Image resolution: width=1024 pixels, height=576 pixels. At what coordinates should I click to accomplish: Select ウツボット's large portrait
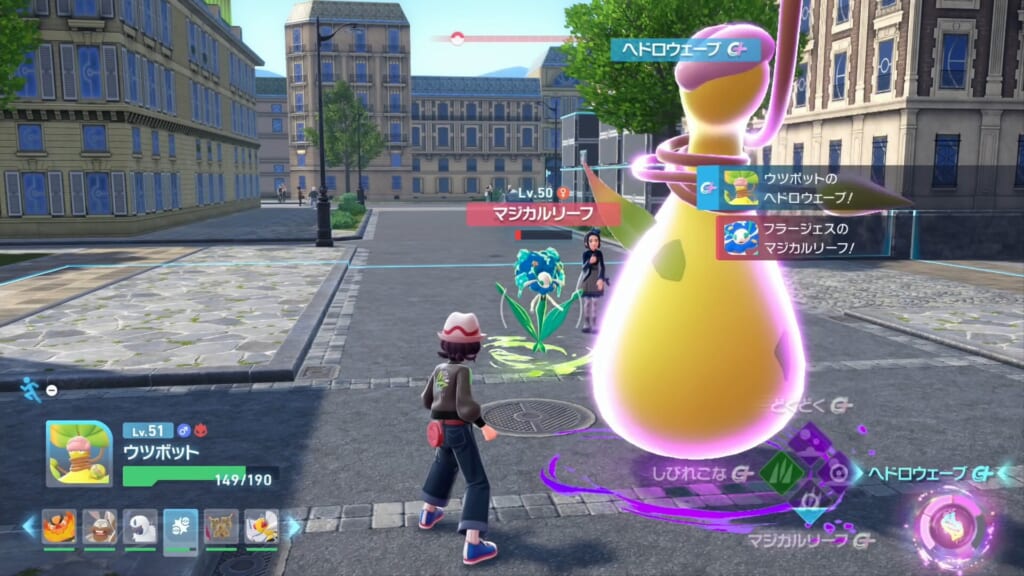(78, 453)
